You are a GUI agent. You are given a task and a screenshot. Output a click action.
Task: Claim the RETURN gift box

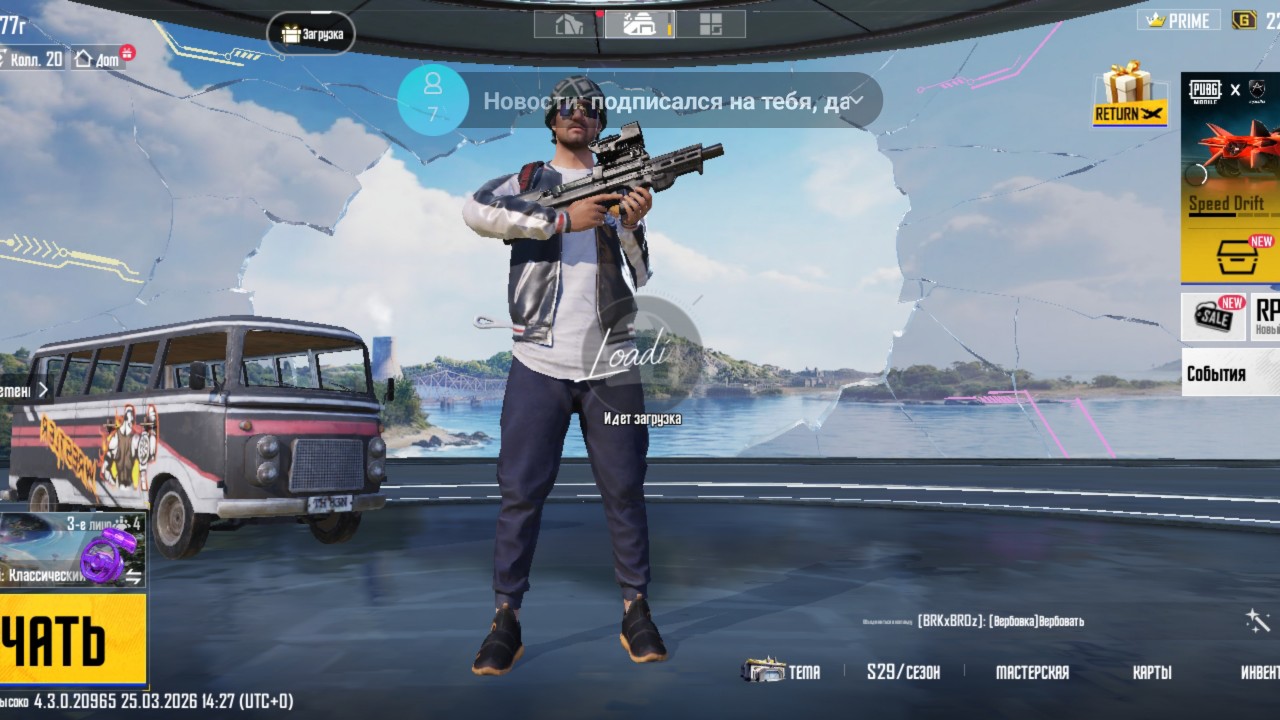[x=1130, y=95]
